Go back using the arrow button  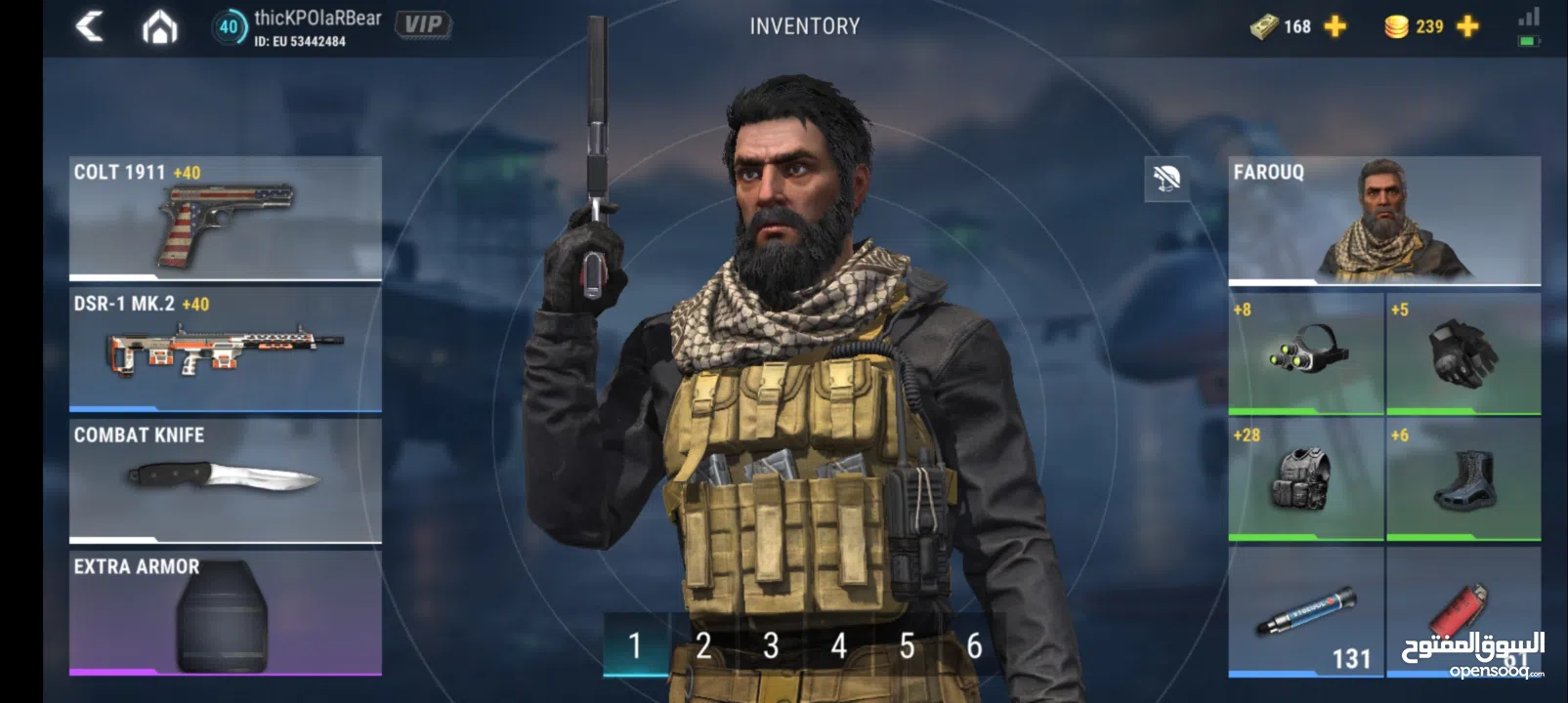click(x=90, y=26)
